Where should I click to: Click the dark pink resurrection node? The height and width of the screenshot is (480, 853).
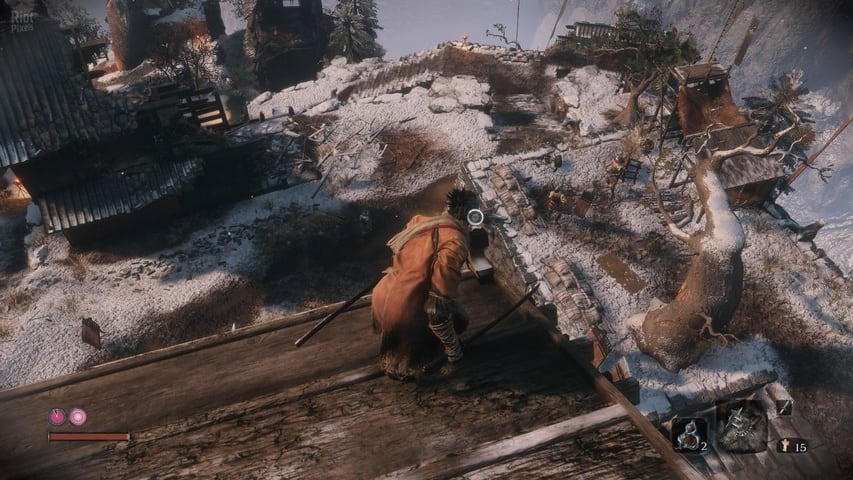coord(57,417)
